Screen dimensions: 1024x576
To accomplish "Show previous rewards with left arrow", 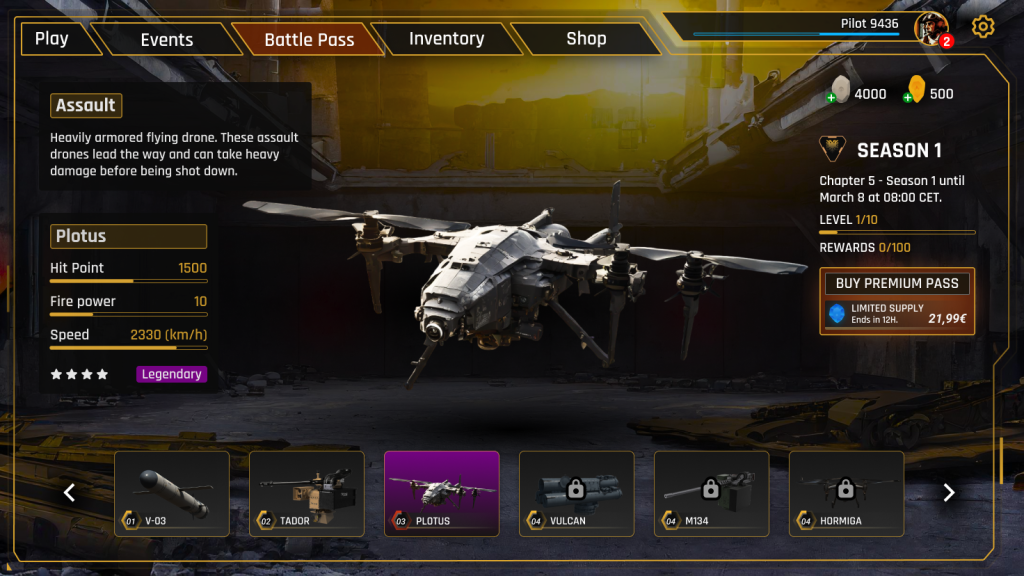I will 70,492.
